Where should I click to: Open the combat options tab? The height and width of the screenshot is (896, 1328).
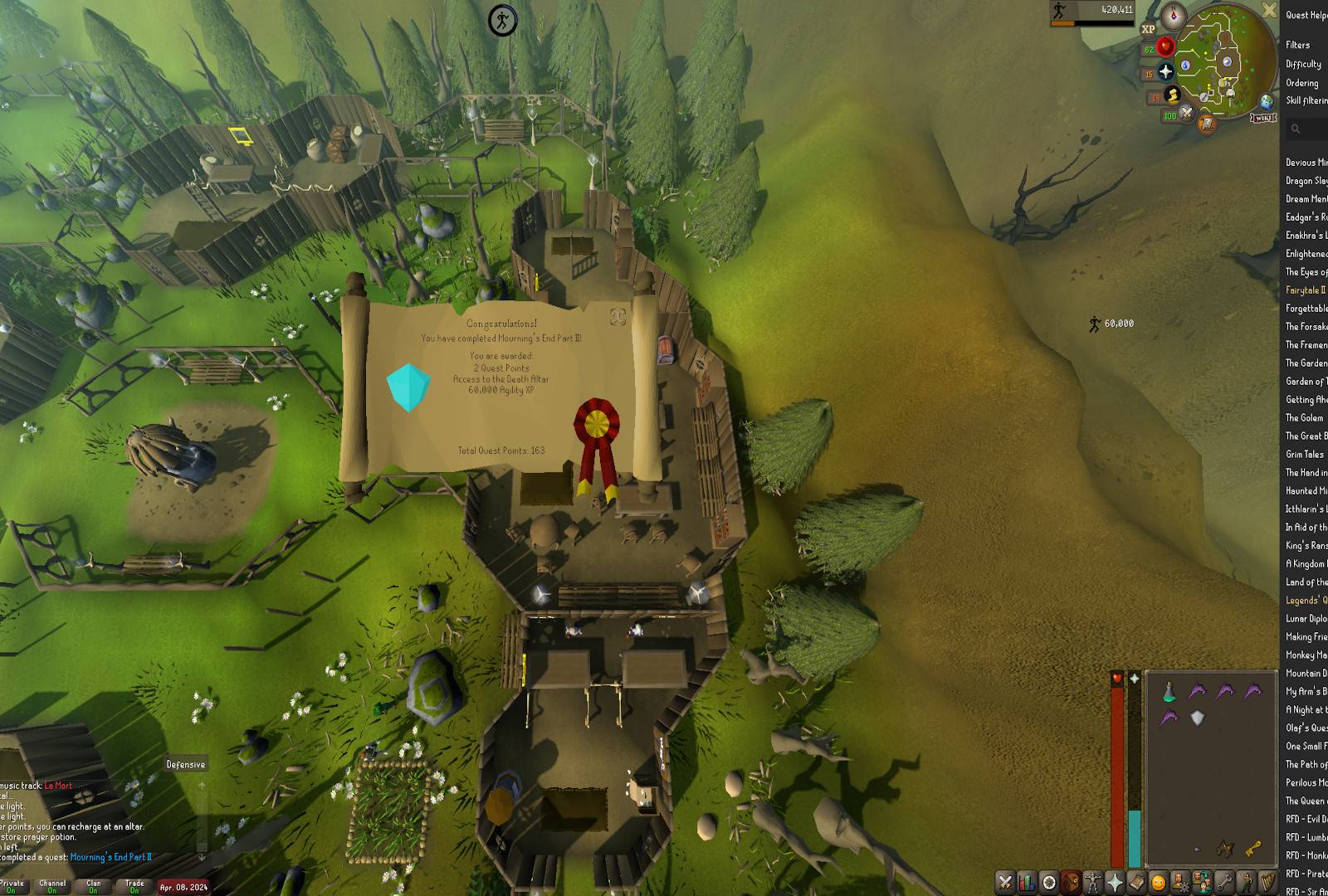click(x=1005, y=882)
